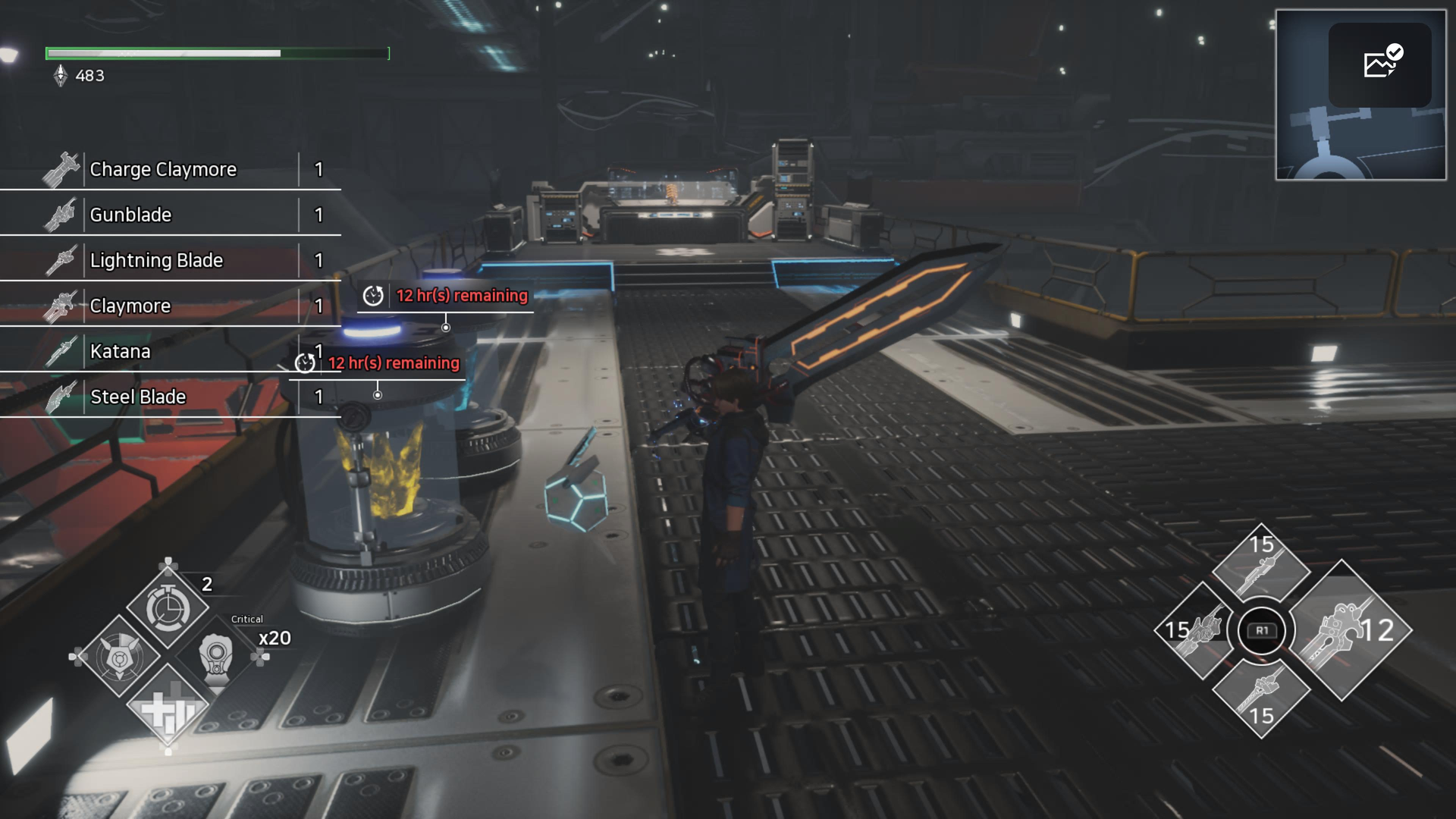Select the shield radar item slot
1456x819 pixels.
click(119, 657)
